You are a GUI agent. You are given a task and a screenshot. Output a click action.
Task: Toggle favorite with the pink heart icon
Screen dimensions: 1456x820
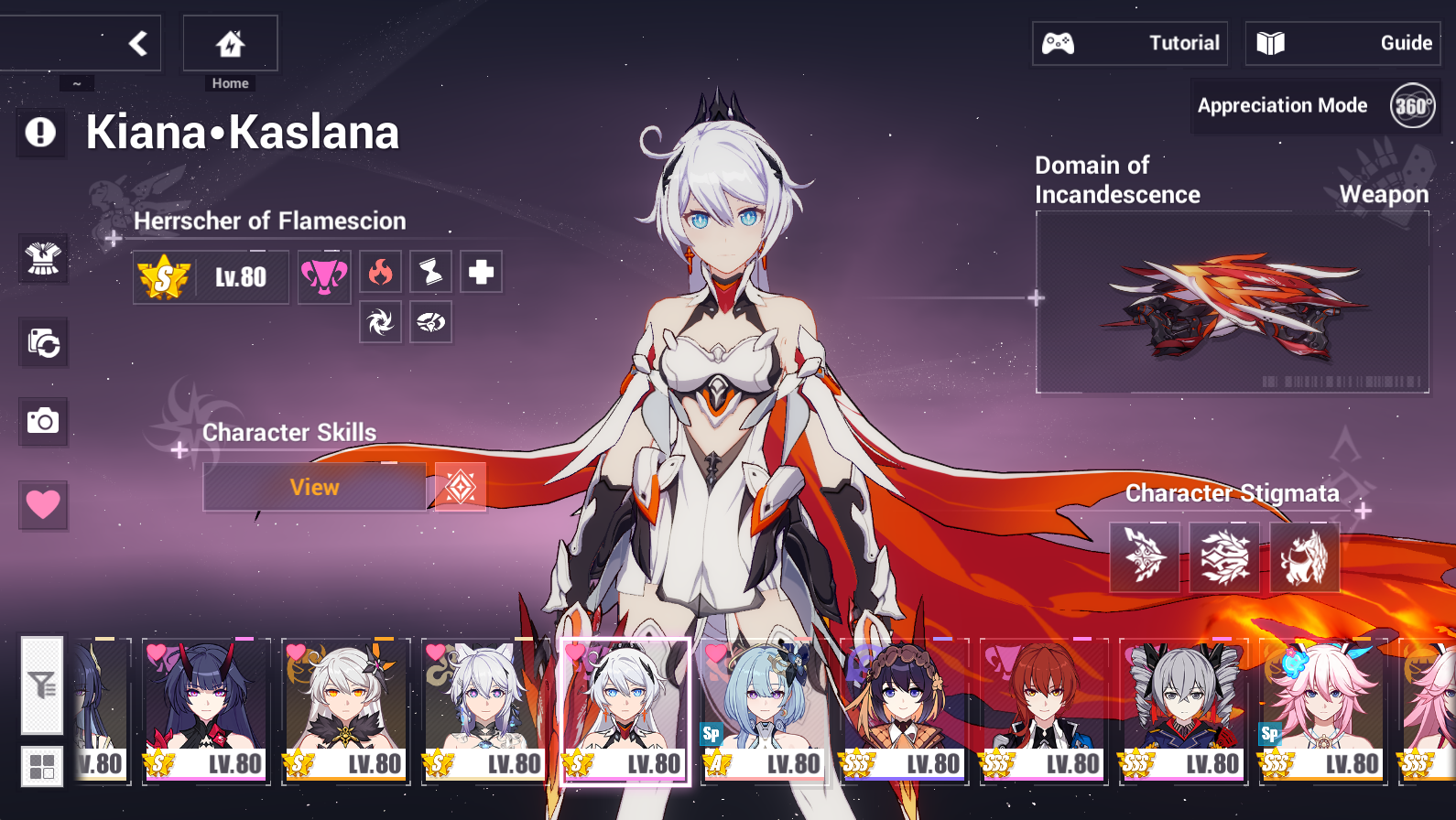(42, 505)
